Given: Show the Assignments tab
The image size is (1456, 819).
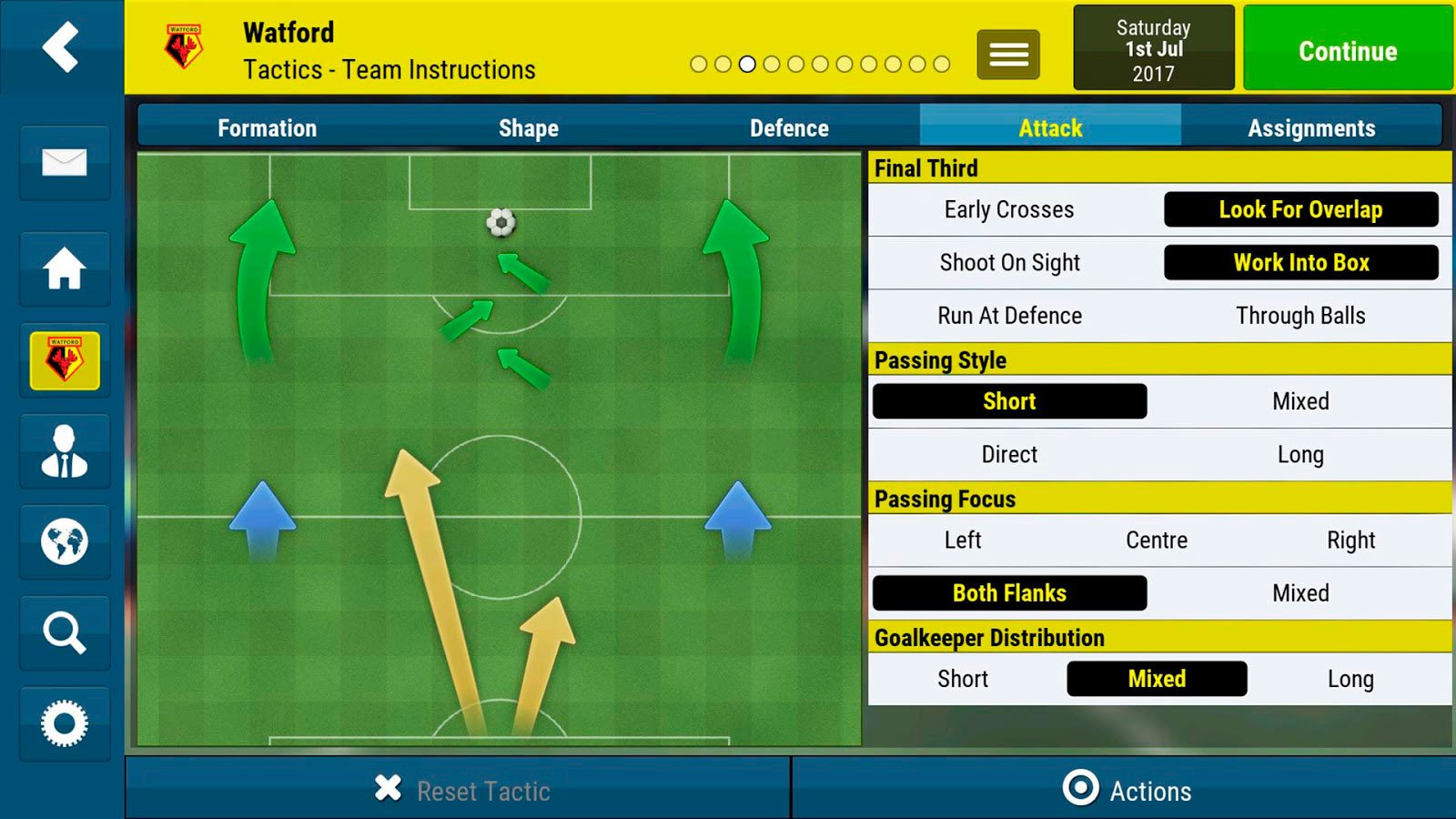Looking at the screenshot, I should point(1310,128).
